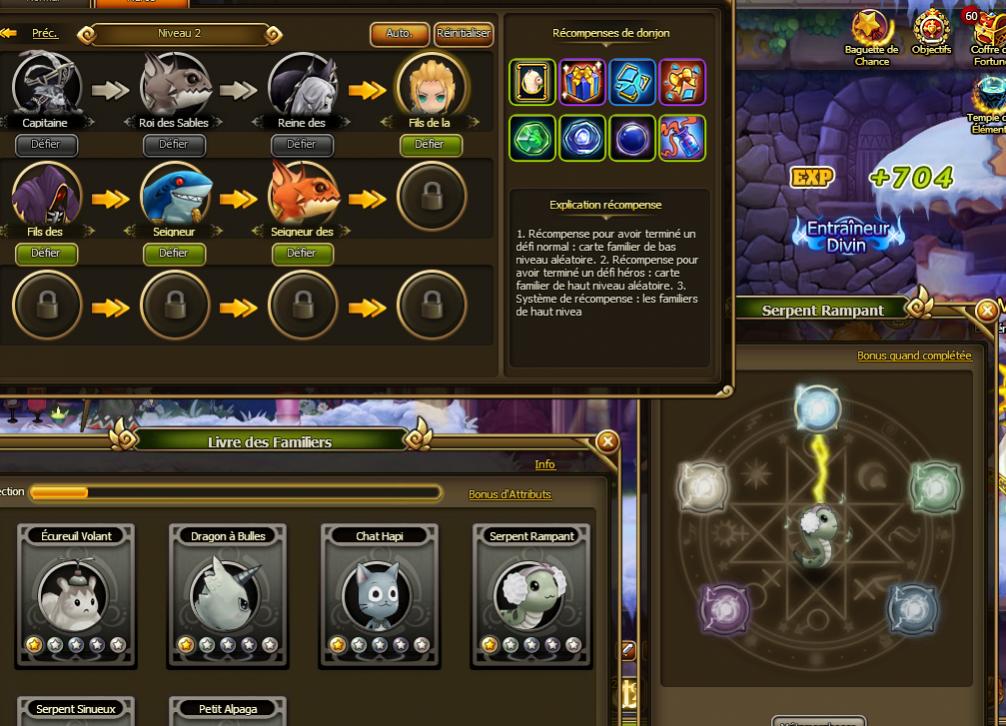
Task: Open the Info link
Action: 545,464
